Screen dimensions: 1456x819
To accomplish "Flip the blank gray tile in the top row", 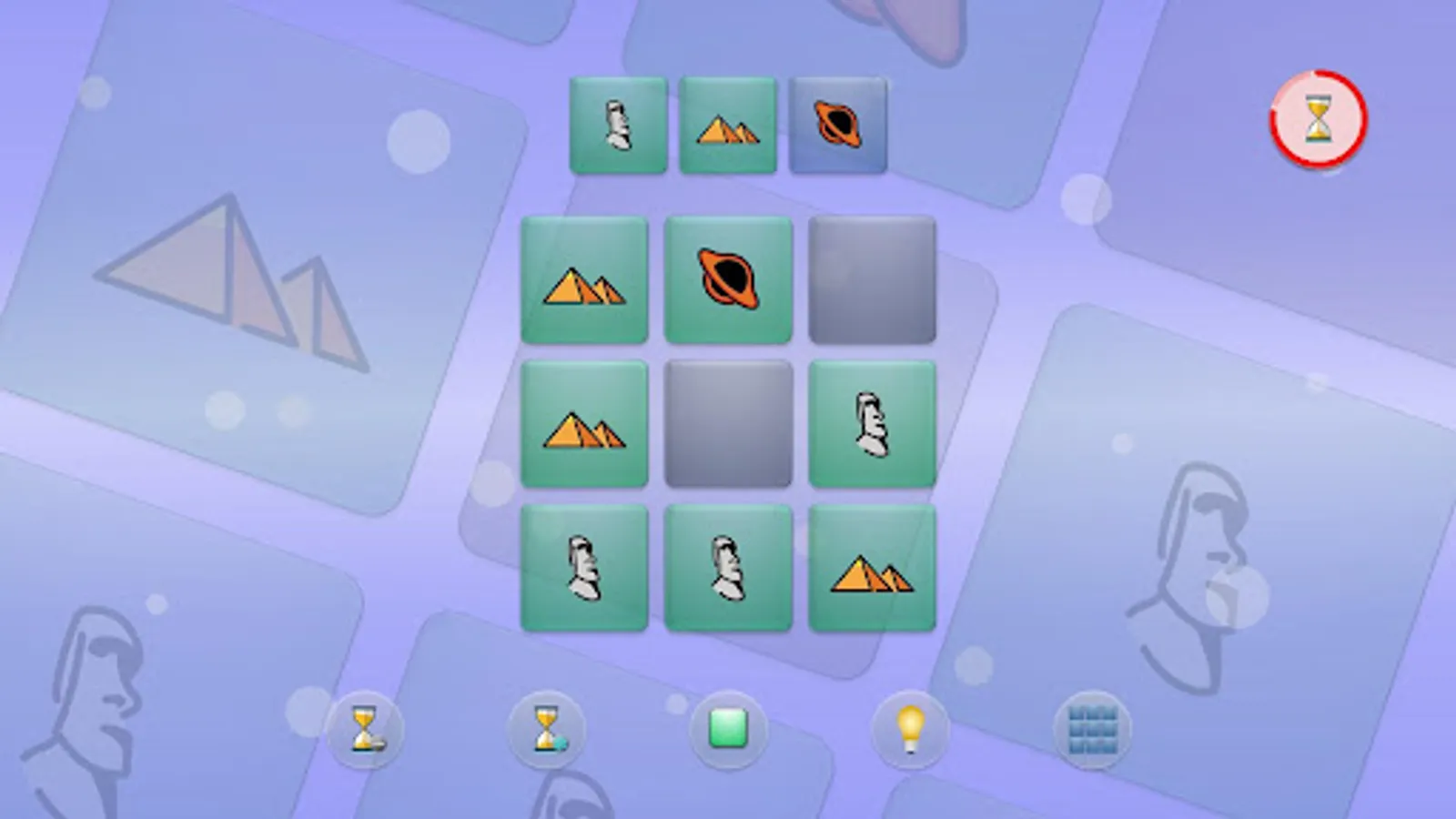I will pyautogui.click(x=872, y=279).
